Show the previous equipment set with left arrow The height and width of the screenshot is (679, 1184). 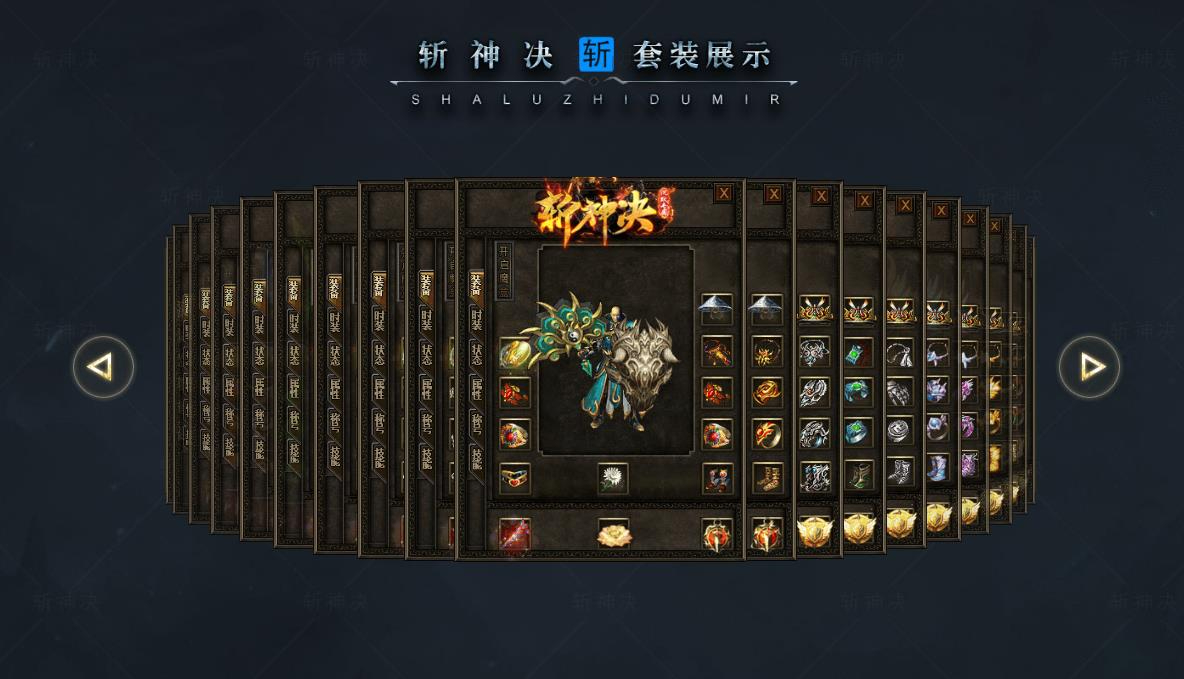point(103,367)
